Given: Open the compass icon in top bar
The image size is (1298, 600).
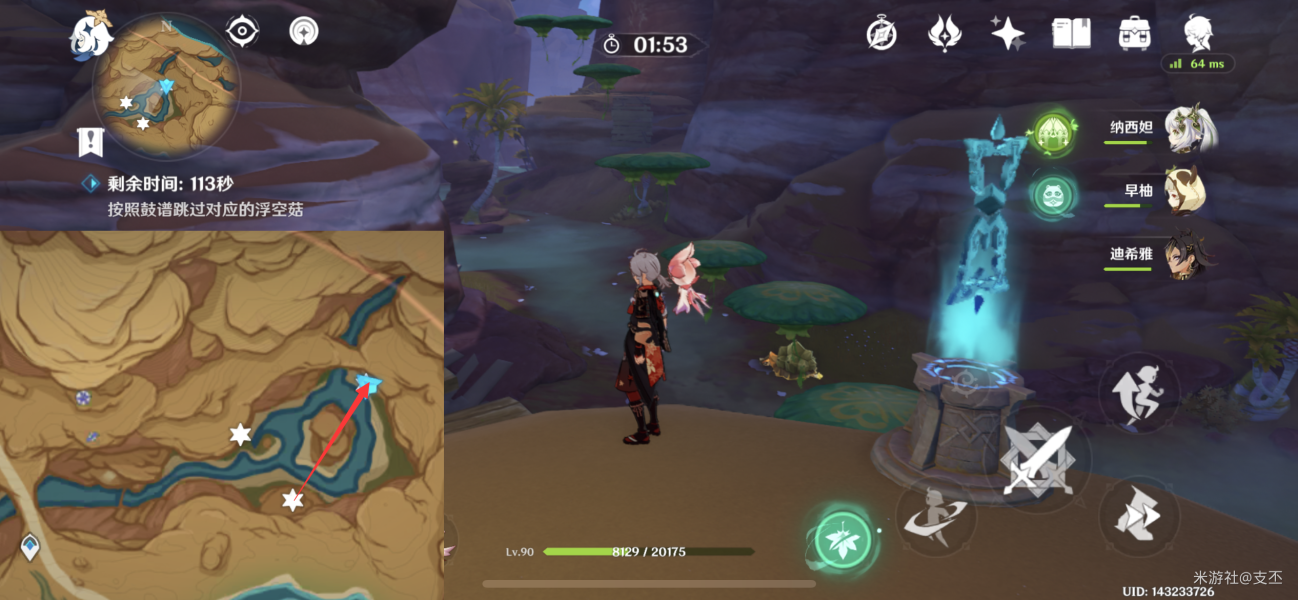Looking at the screenshot, I should pos(881,34).
